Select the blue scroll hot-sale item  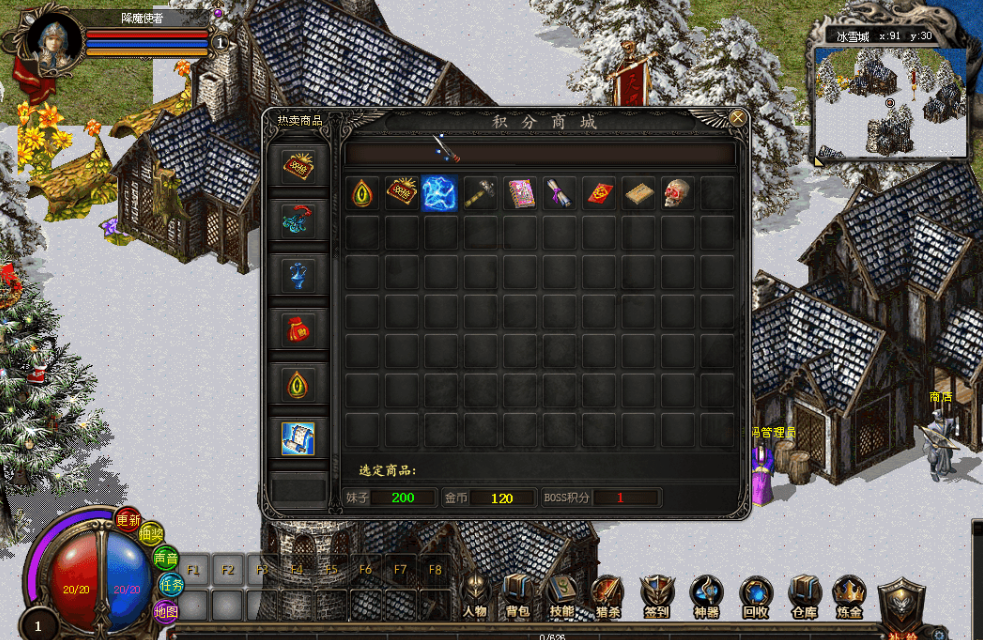299,437
